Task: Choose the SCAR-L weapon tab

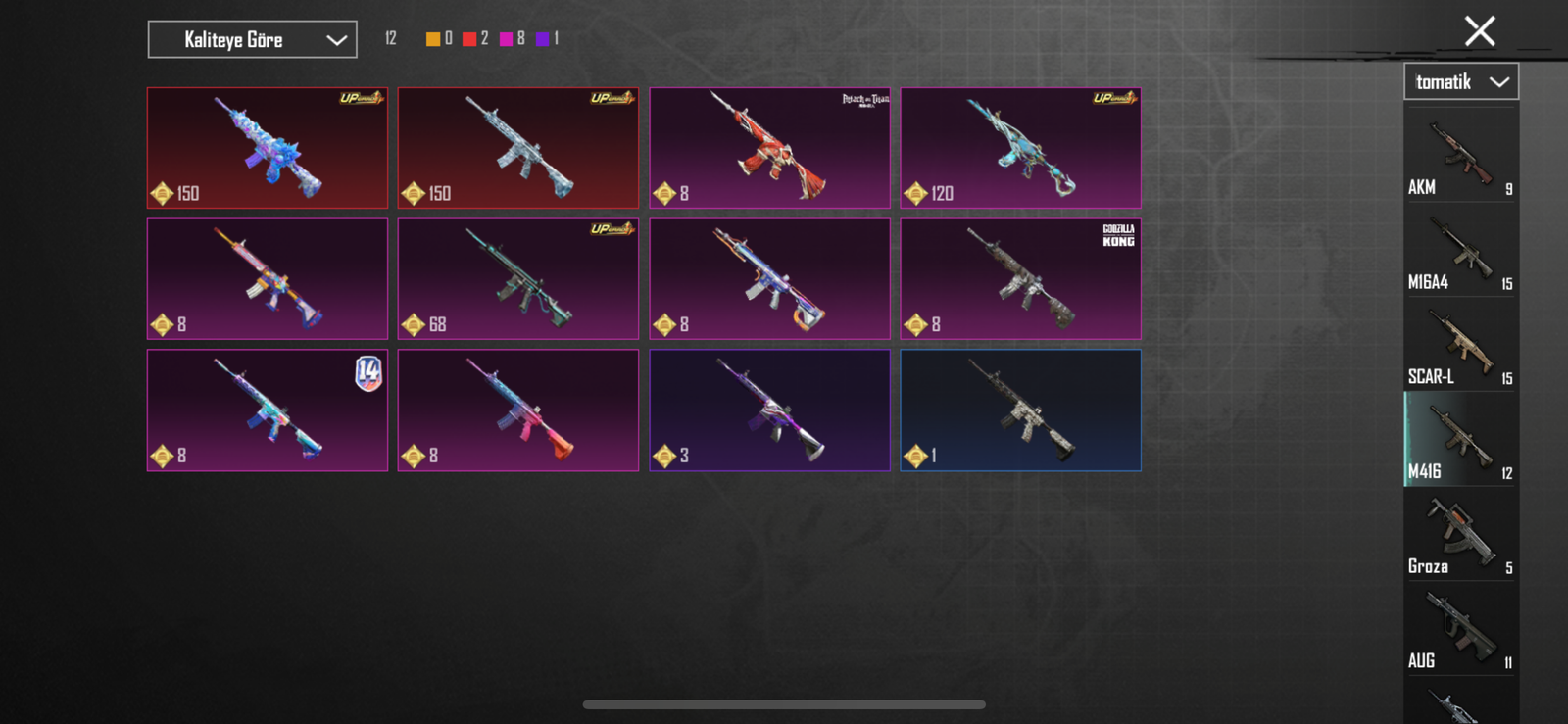Action: tap(1460, 346)
